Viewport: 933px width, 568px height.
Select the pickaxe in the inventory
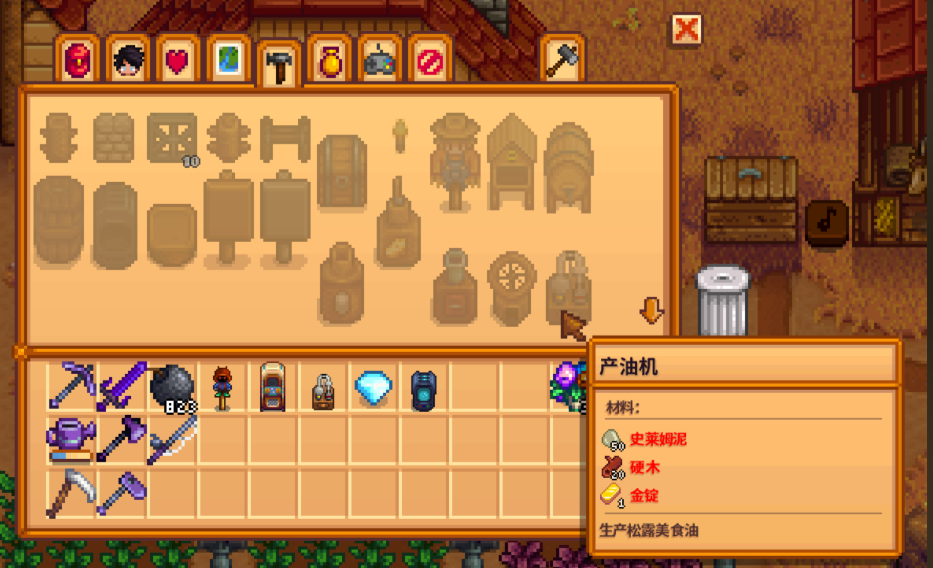(x=72, y=385)
